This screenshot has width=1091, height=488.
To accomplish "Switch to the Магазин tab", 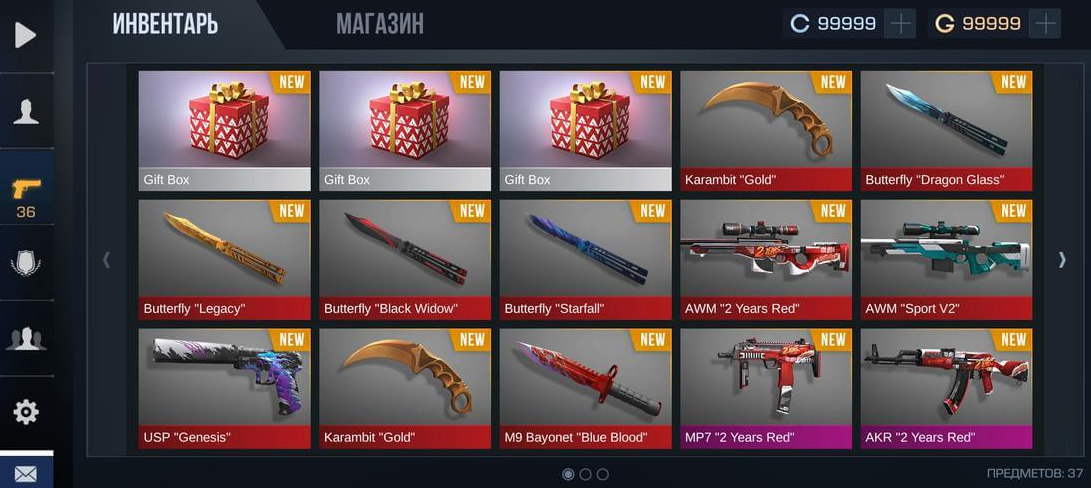I will 379,24.
